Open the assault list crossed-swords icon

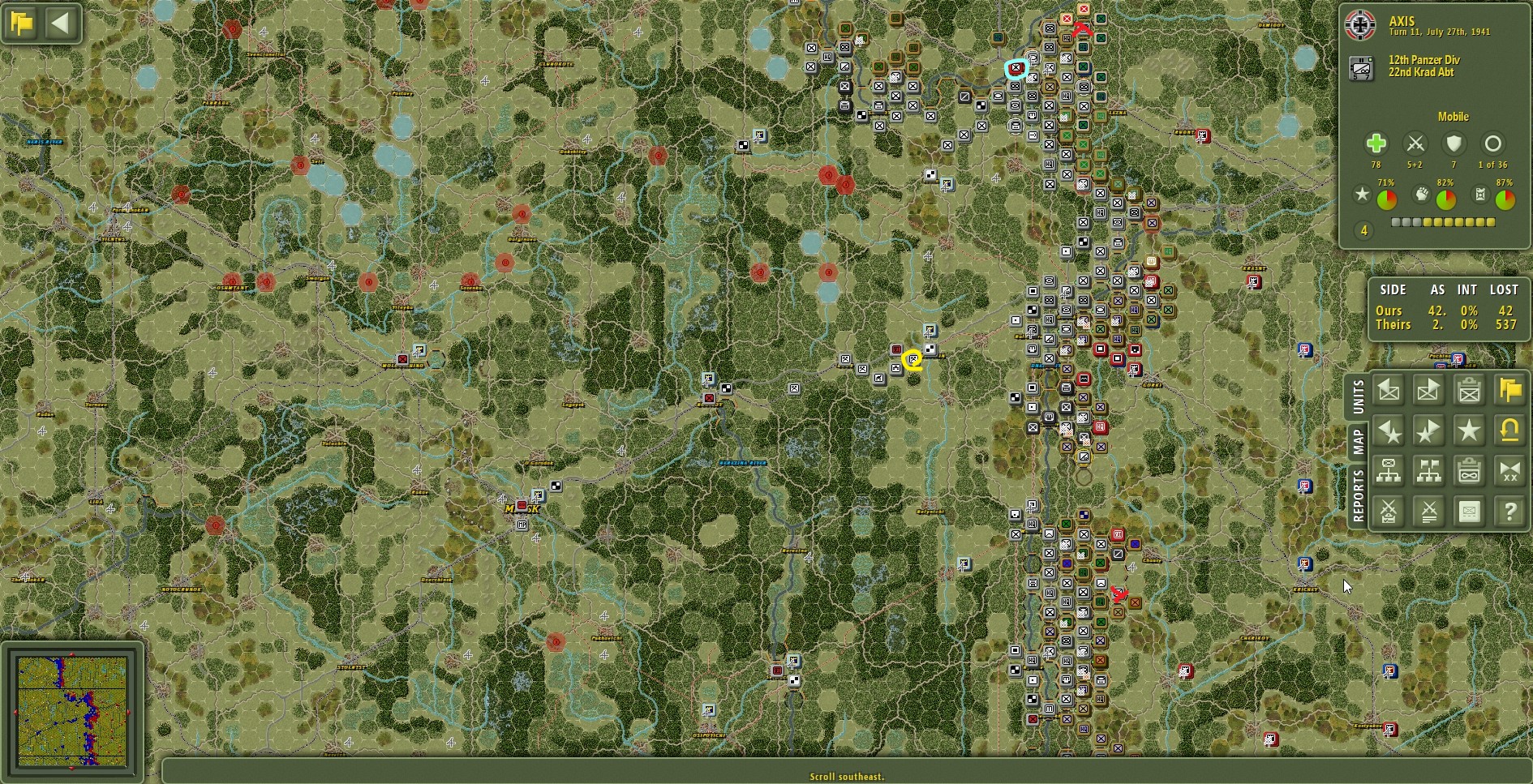point(1428,511)
